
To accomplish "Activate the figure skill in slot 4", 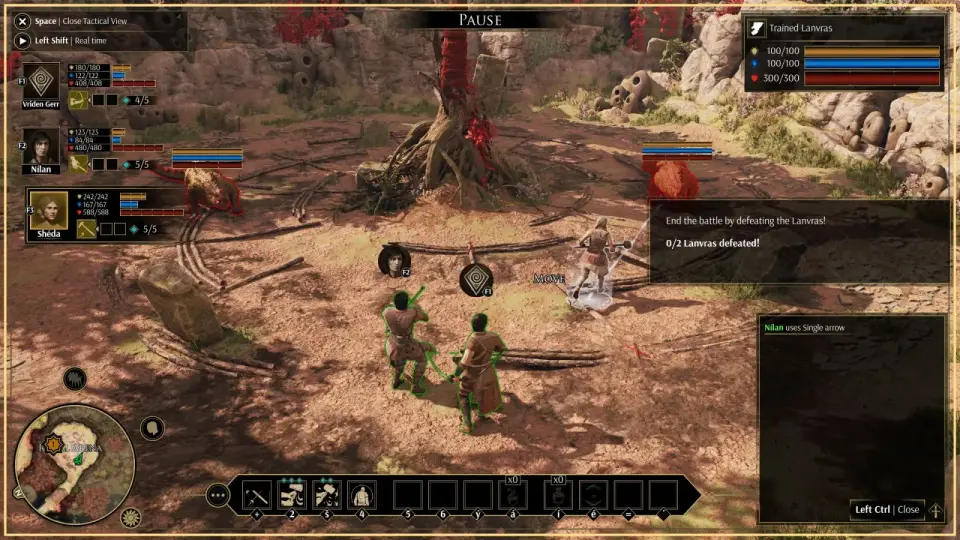I will point(361,494).
